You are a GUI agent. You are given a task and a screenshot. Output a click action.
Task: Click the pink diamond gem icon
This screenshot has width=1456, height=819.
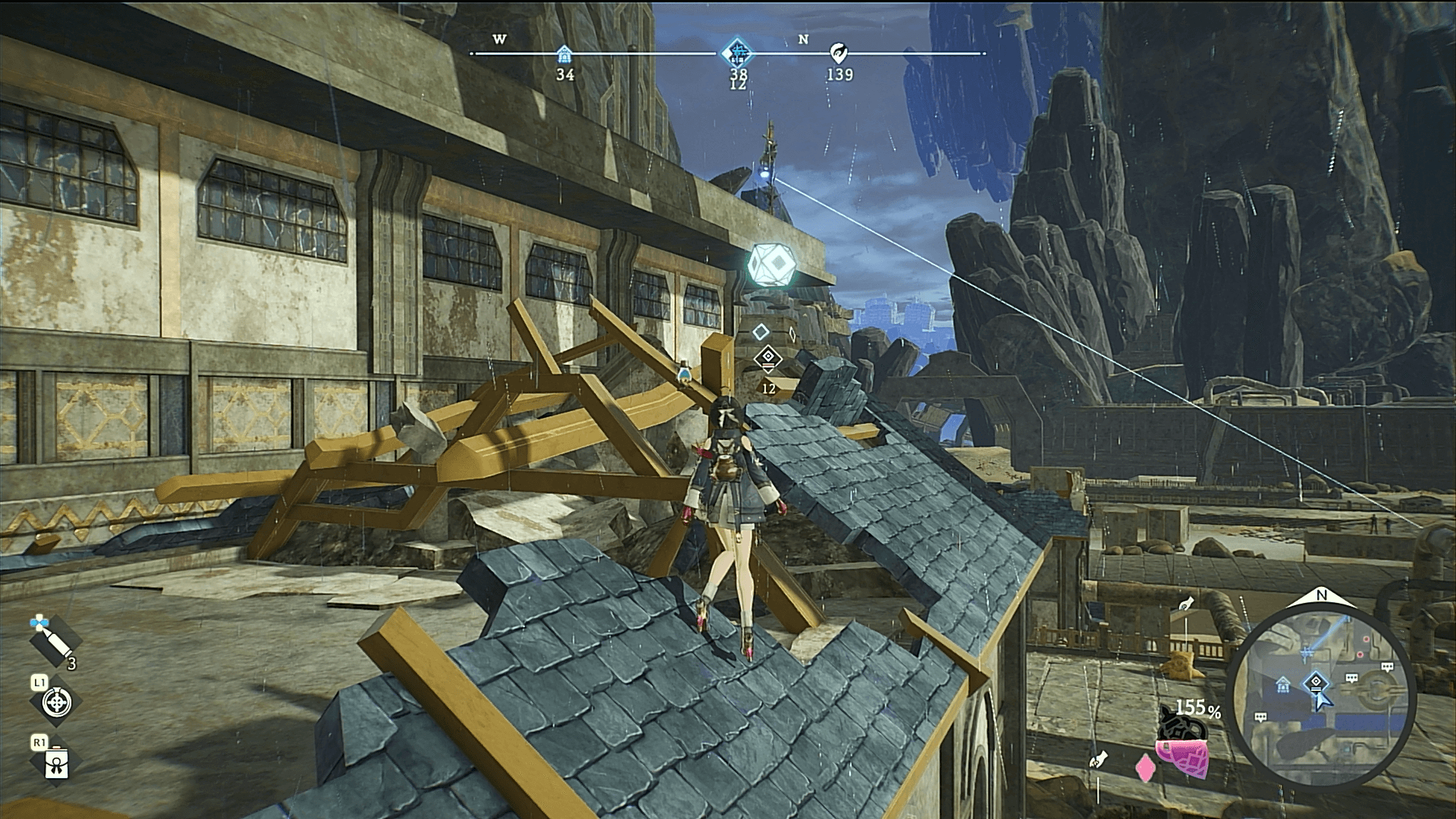tap(1144, 769)
